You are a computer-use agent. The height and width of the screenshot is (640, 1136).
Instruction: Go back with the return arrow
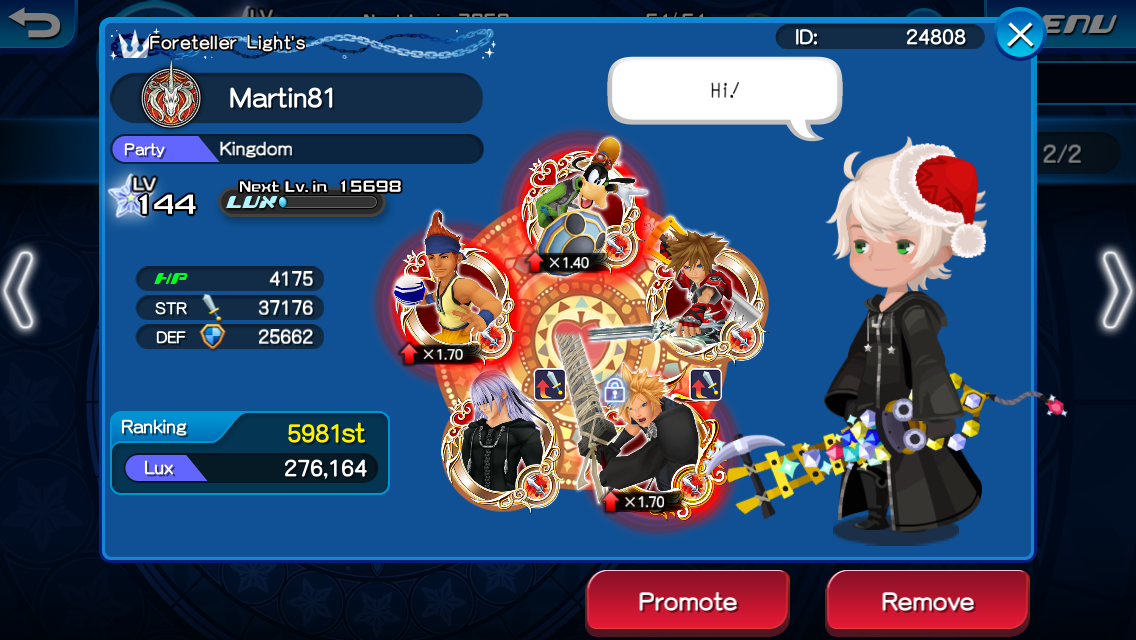coord(36,23)
